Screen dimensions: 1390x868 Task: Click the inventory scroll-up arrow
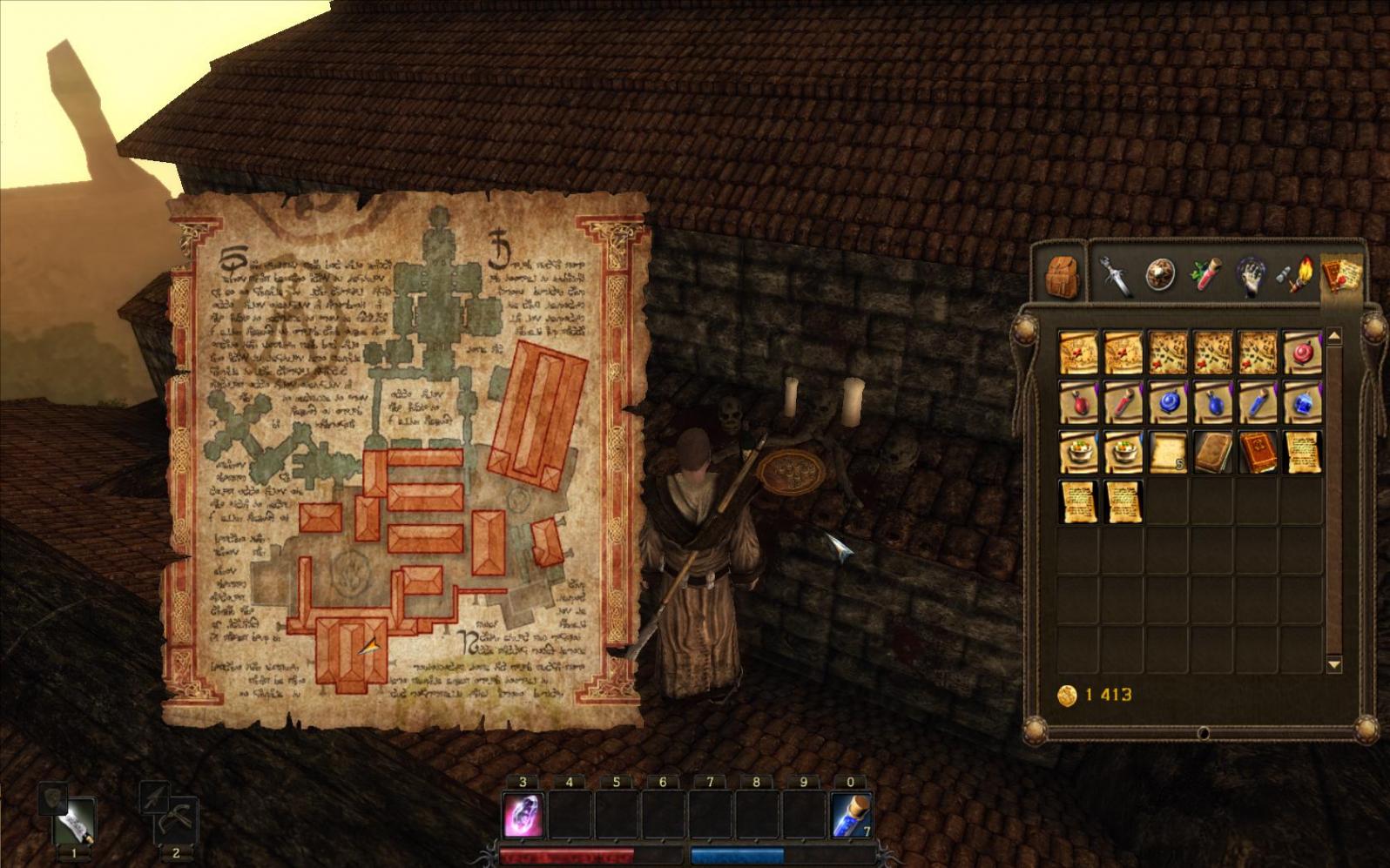[1333, 337]
